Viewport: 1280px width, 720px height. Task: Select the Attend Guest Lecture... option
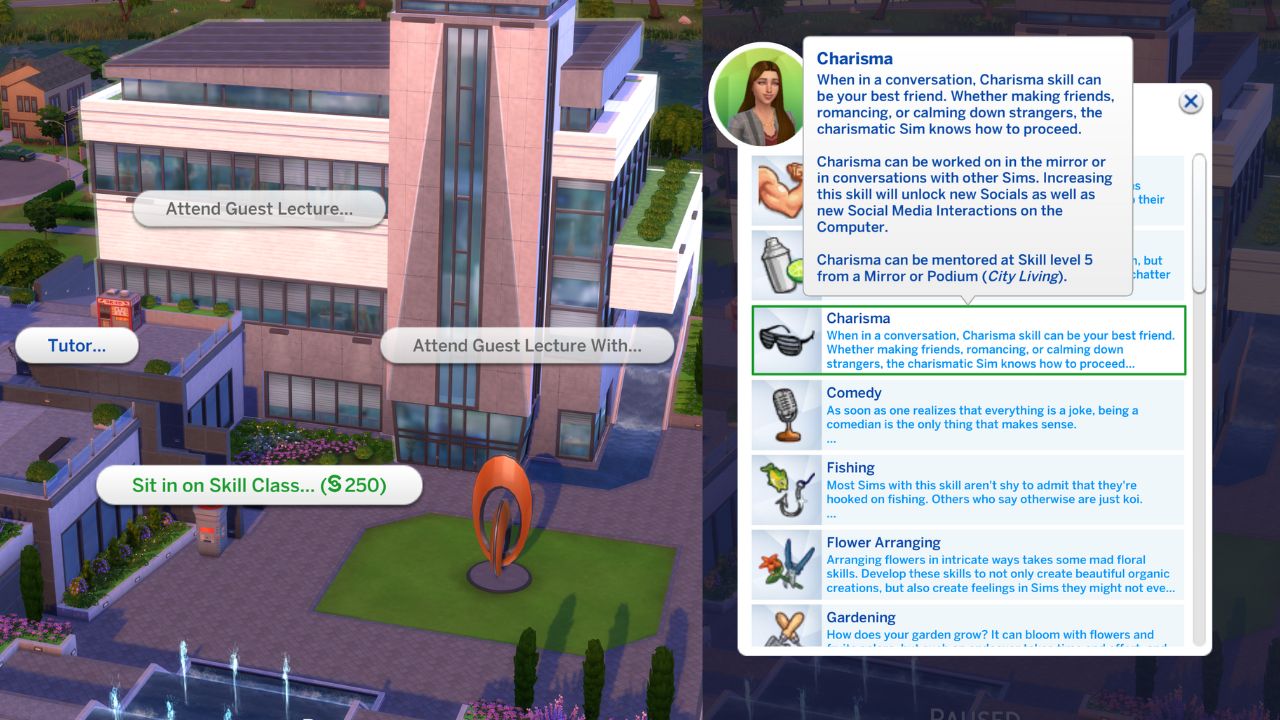(258, 208)
